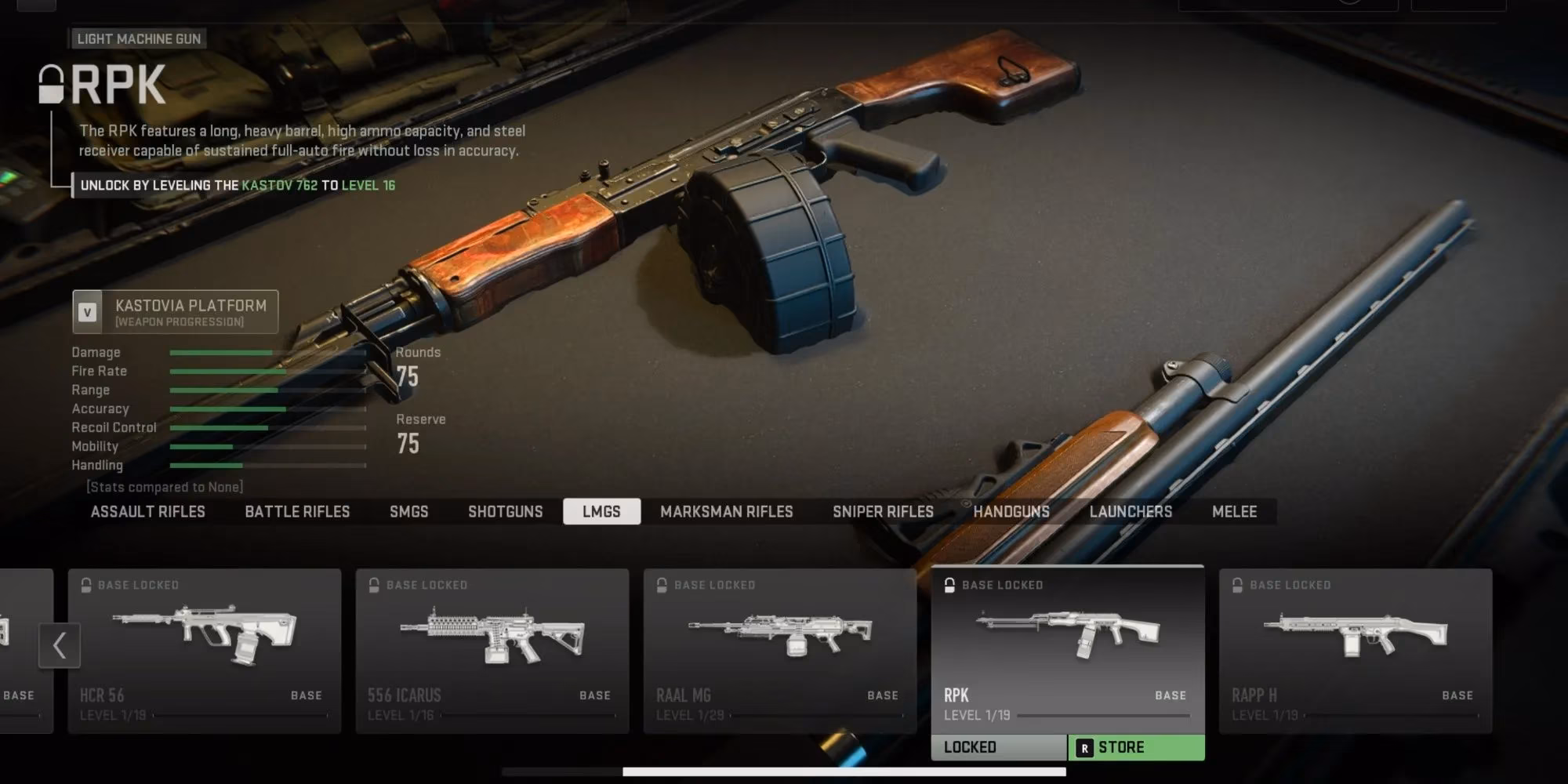Select the RPK weapon card

click(x=1067, y=649)
